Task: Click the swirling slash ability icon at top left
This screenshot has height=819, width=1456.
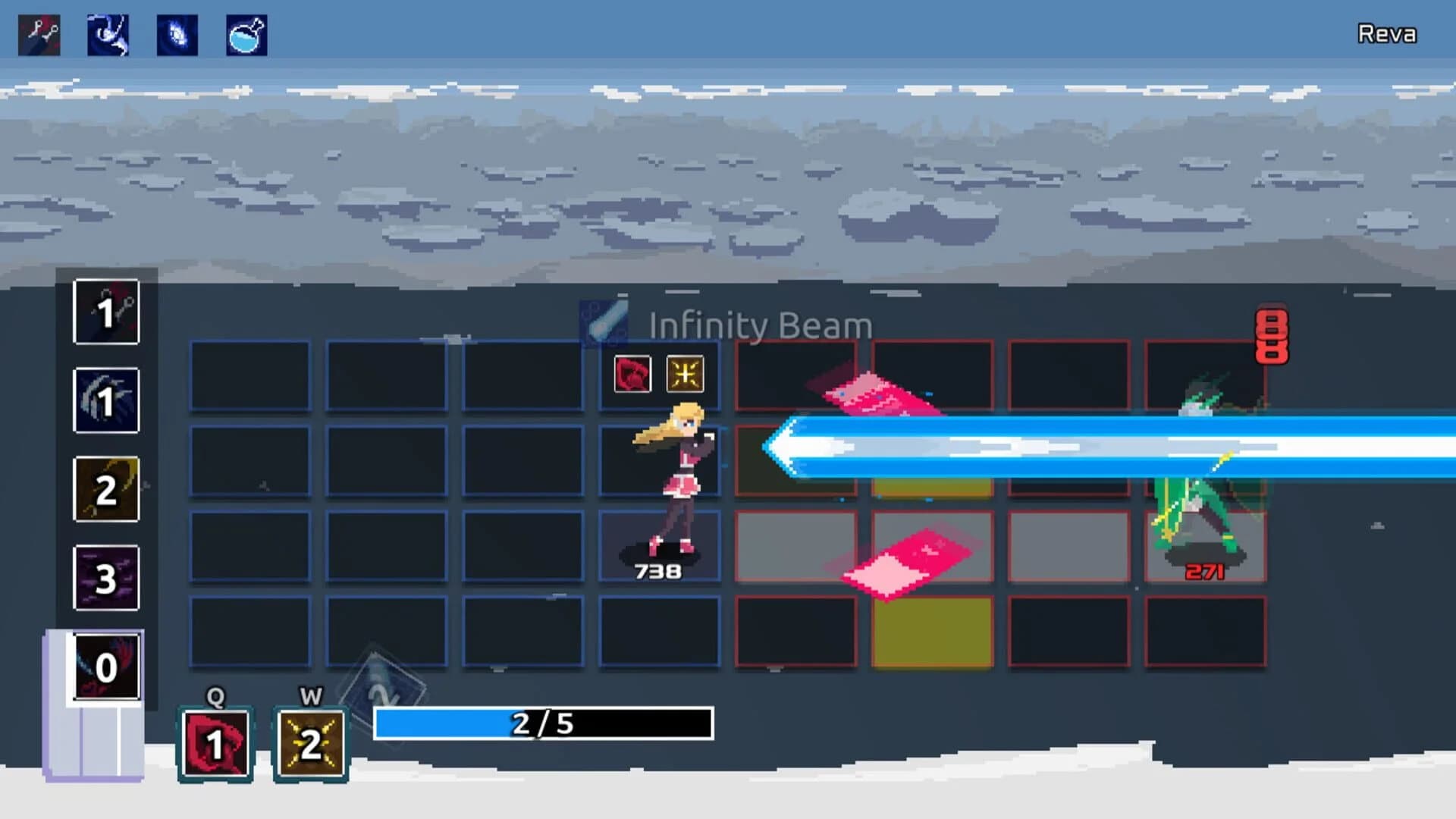Action: point(106,34)
